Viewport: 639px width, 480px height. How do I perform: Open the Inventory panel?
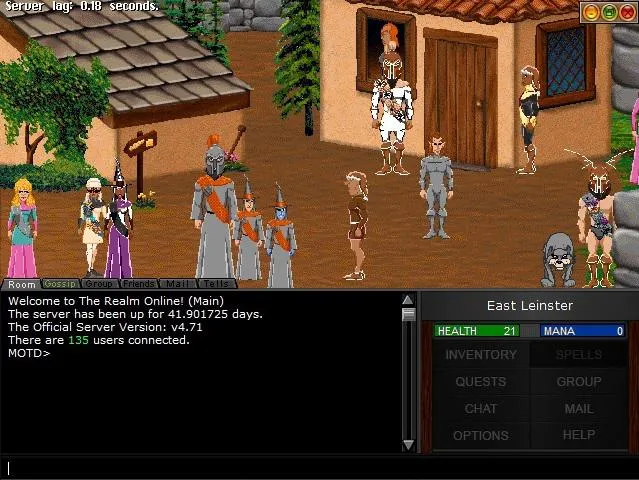pyautogui.click(x=481, y=355)
